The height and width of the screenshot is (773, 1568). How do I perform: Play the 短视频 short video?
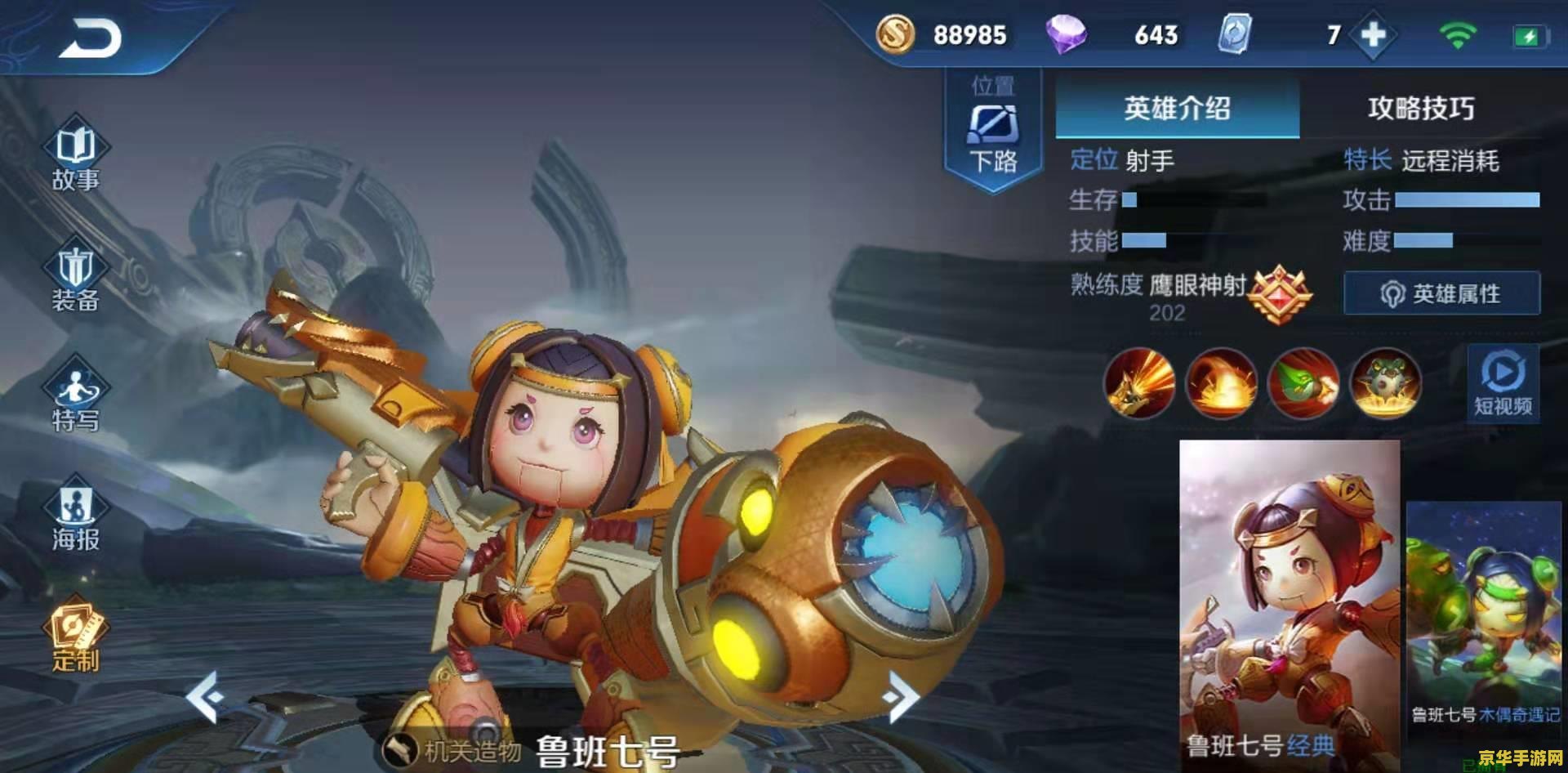[x=1503, y=382]
